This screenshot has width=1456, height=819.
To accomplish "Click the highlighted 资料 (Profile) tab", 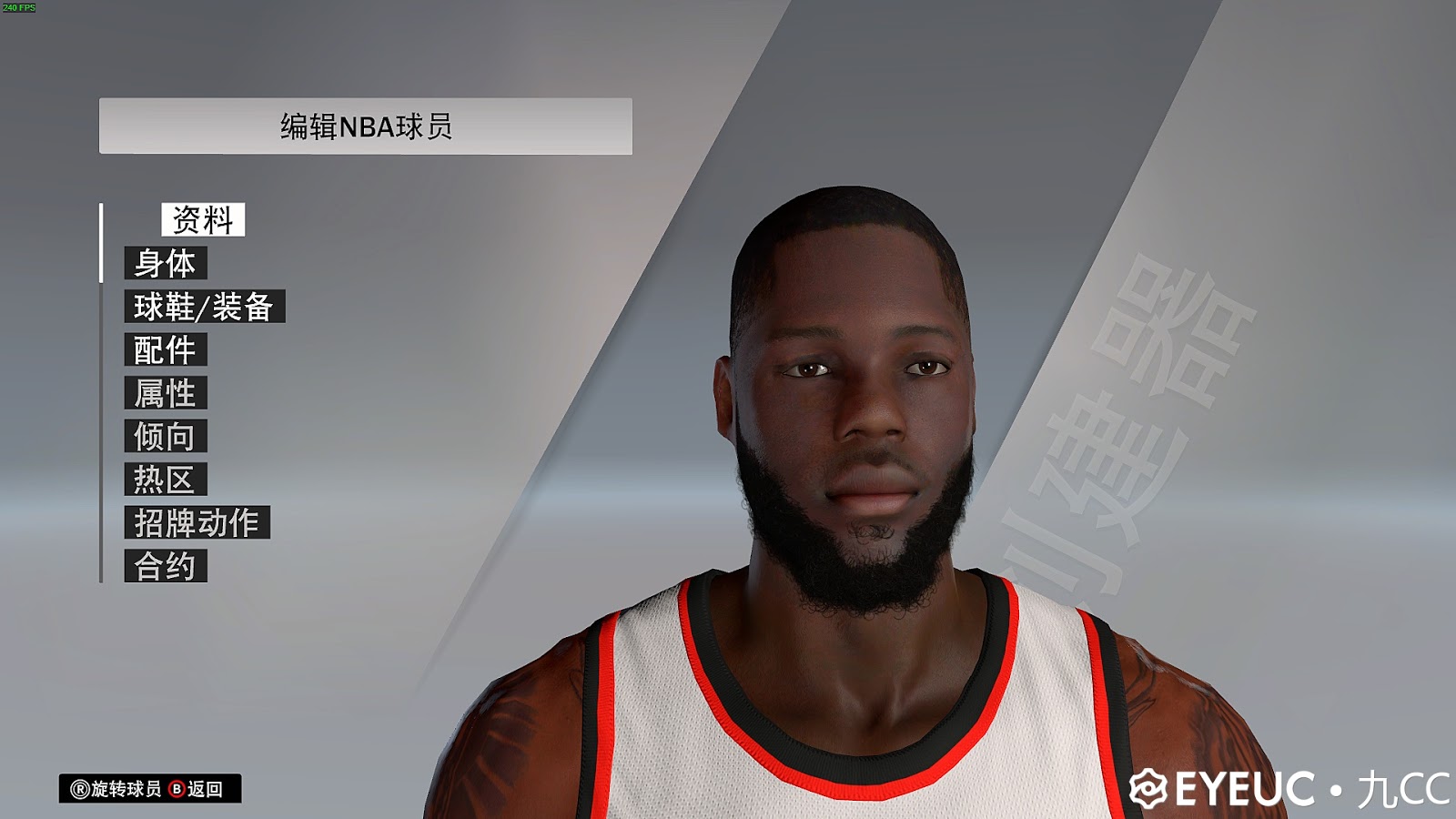I will click(202, 219).
